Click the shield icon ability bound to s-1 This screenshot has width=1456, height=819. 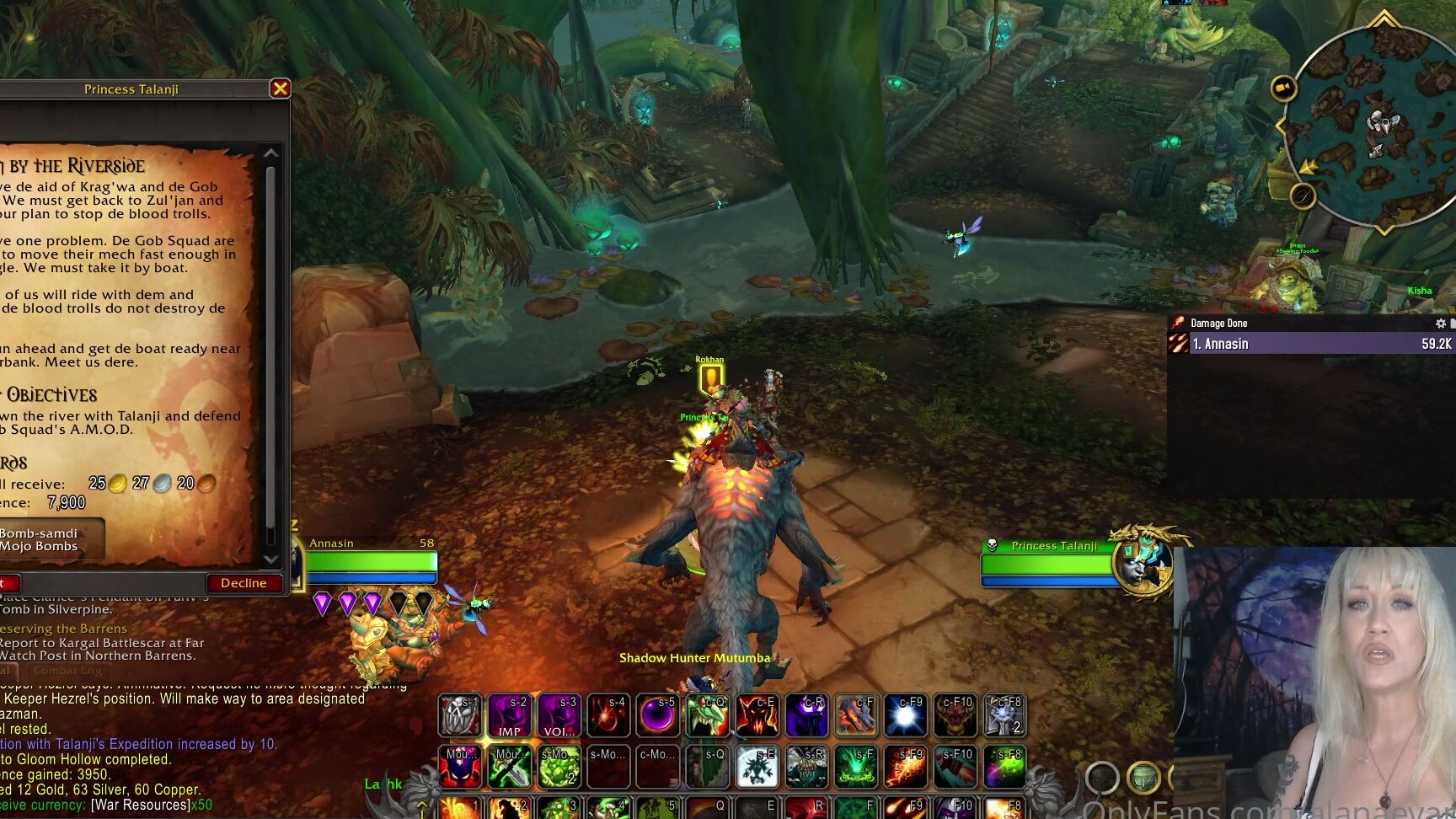click(x=460, y=716)
